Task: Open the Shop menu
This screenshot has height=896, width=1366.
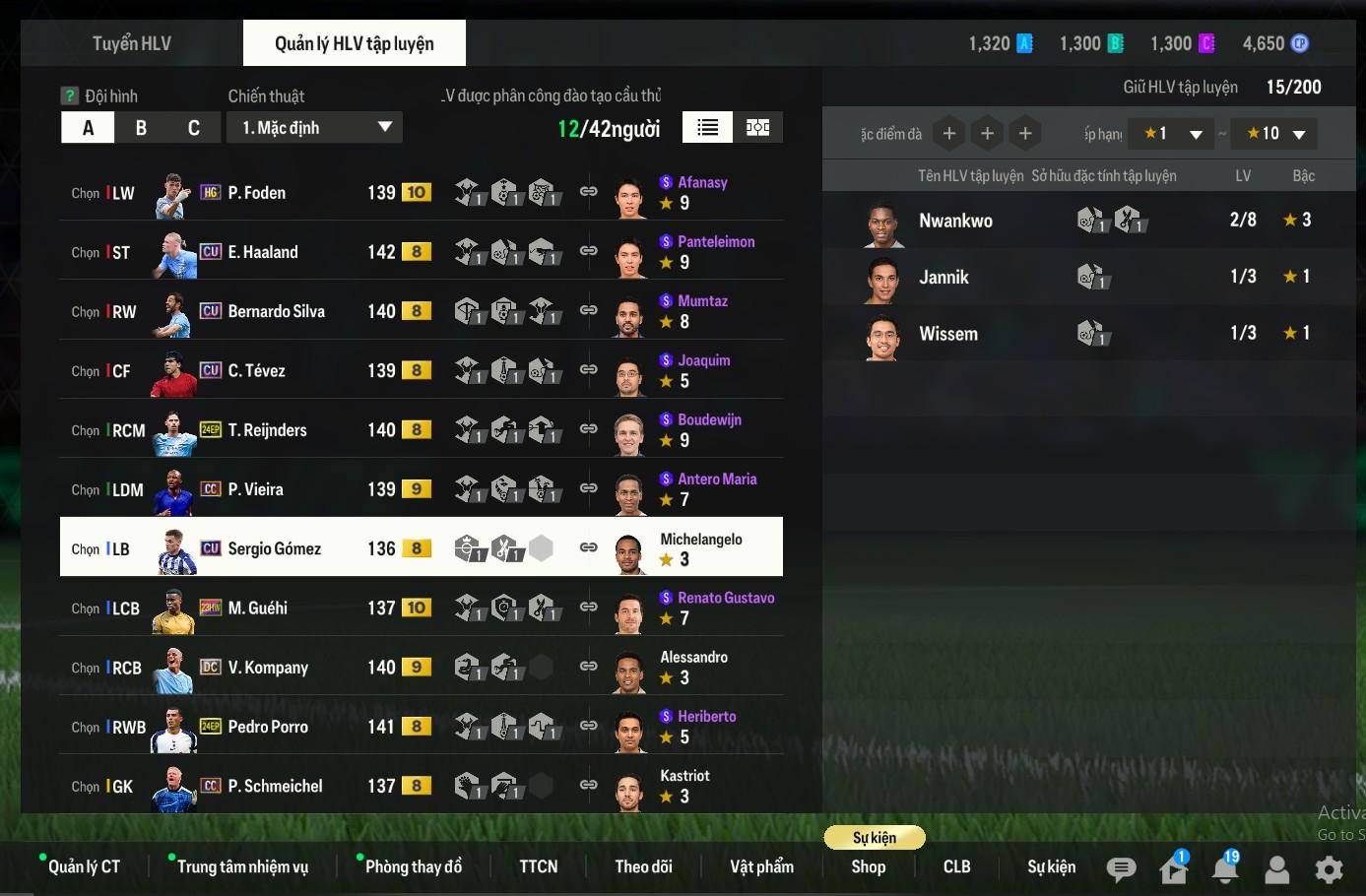Action: (x=868, y=866)
